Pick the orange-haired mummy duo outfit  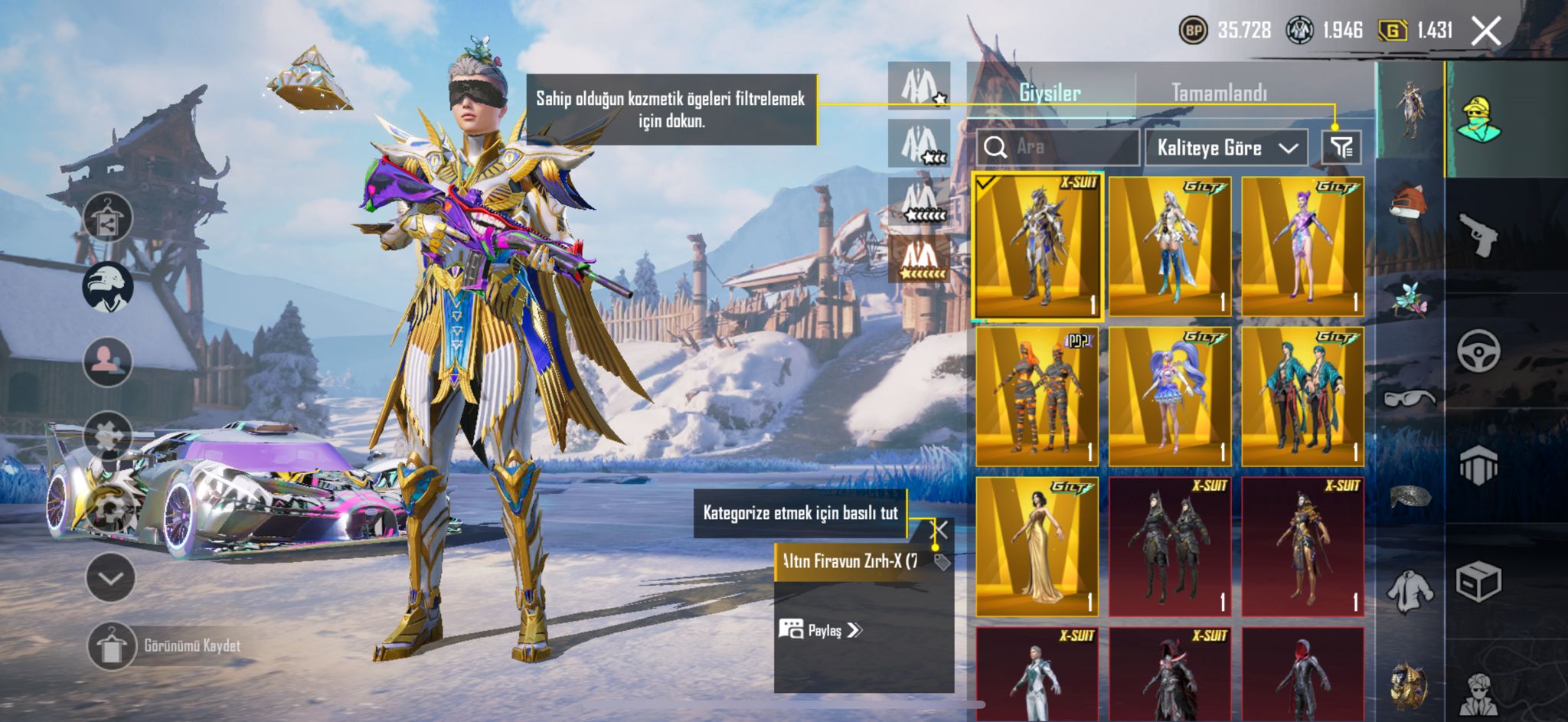pos(1037,397)
